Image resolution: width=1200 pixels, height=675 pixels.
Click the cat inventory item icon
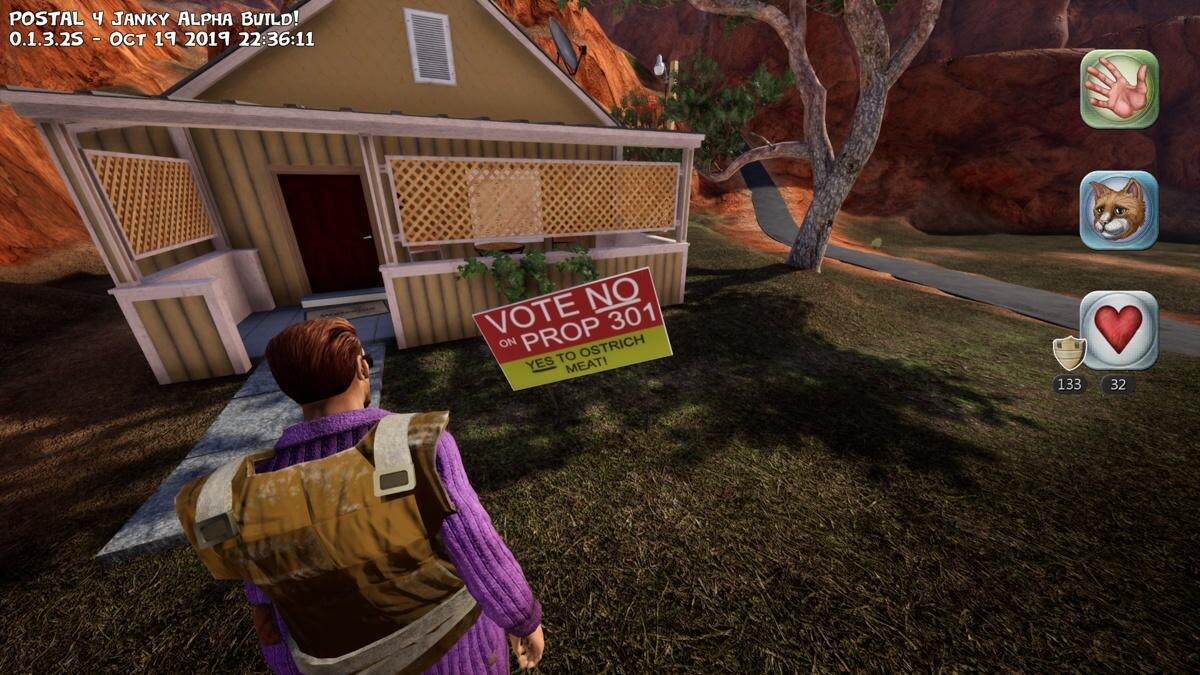1119,210
